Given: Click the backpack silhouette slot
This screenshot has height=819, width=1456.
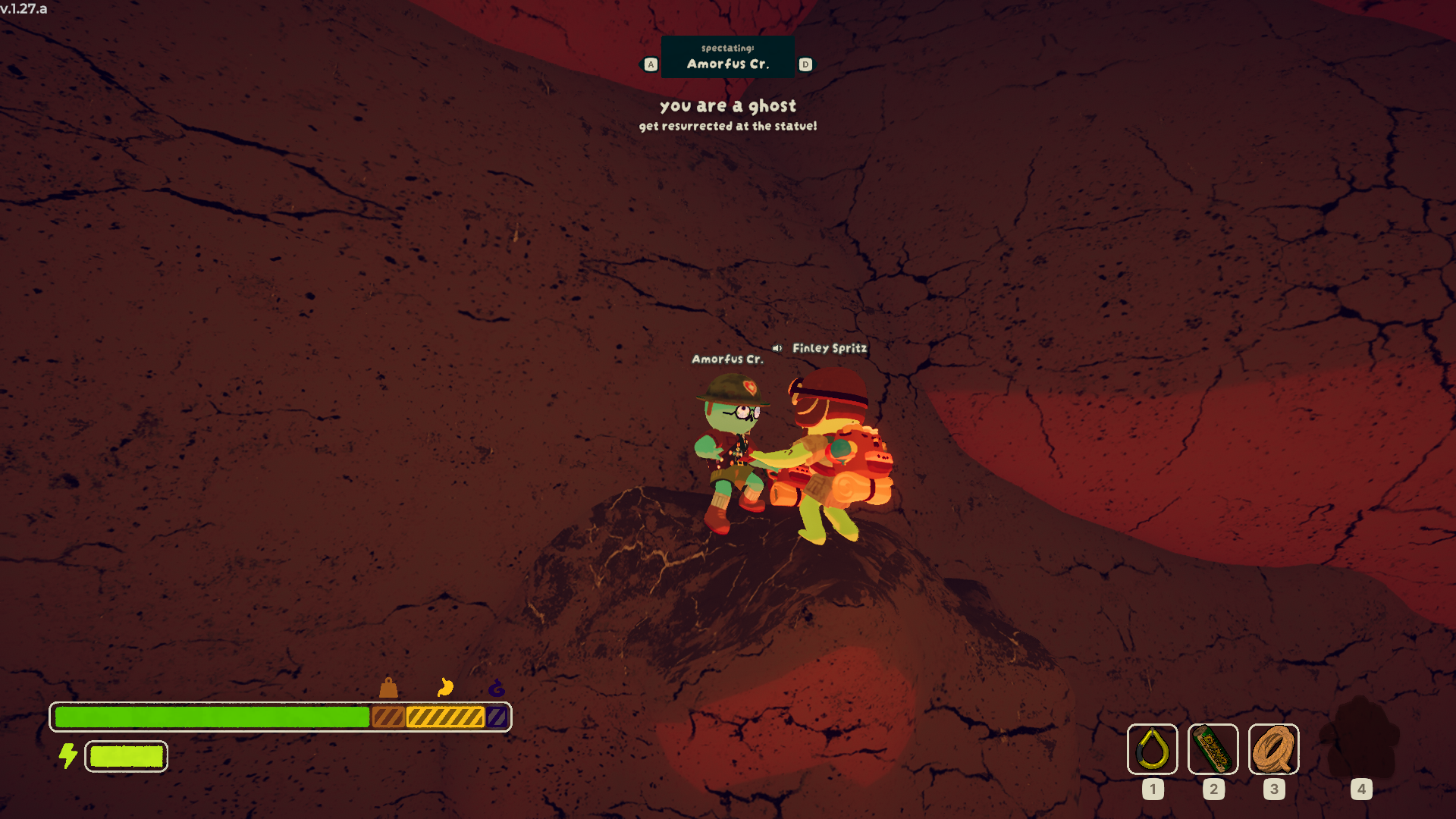Looking at the screenshot, I should click(x=1360, y=739).
